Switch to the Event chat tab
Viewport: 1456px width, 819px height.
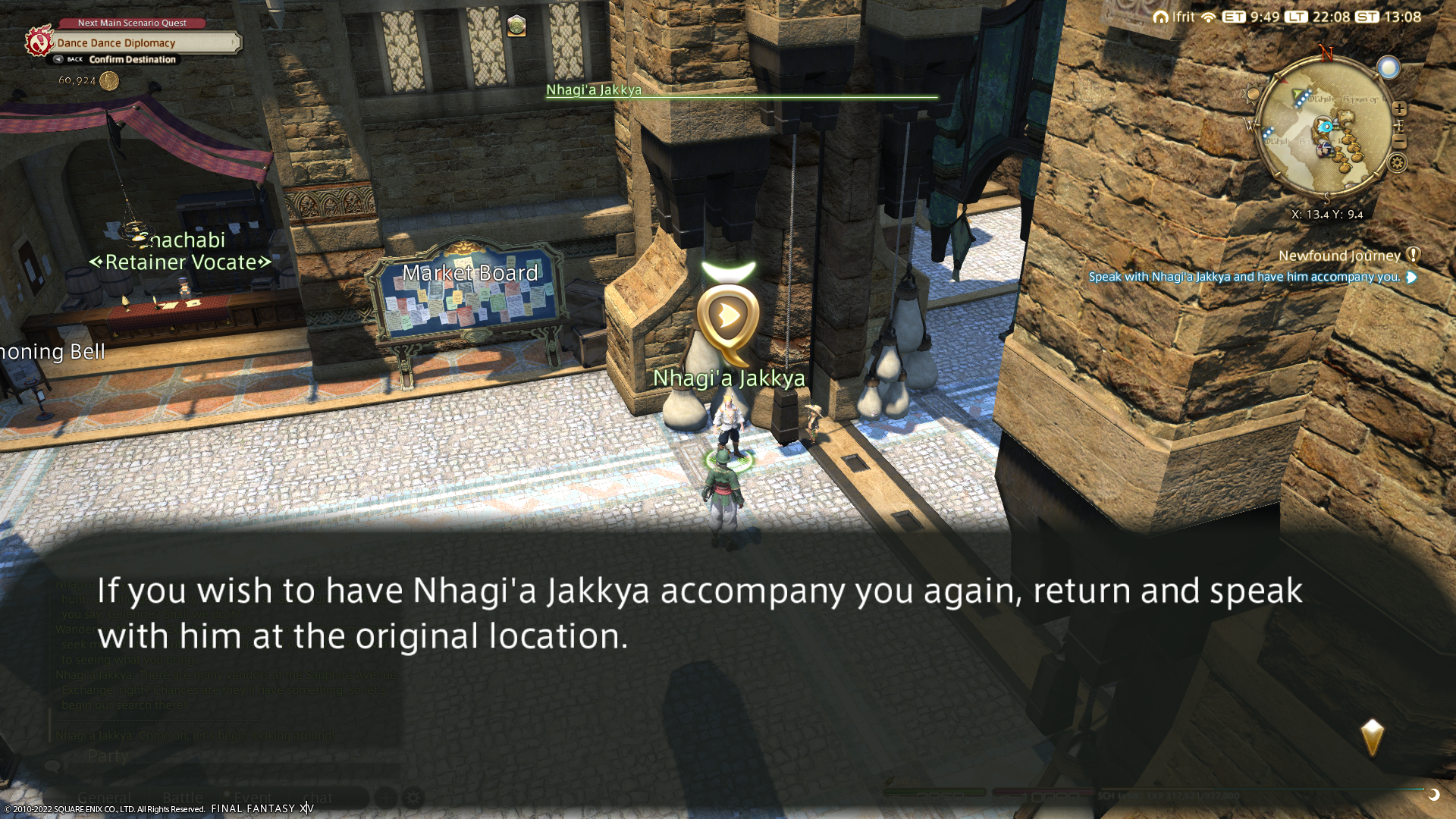(x=253, y=798)
